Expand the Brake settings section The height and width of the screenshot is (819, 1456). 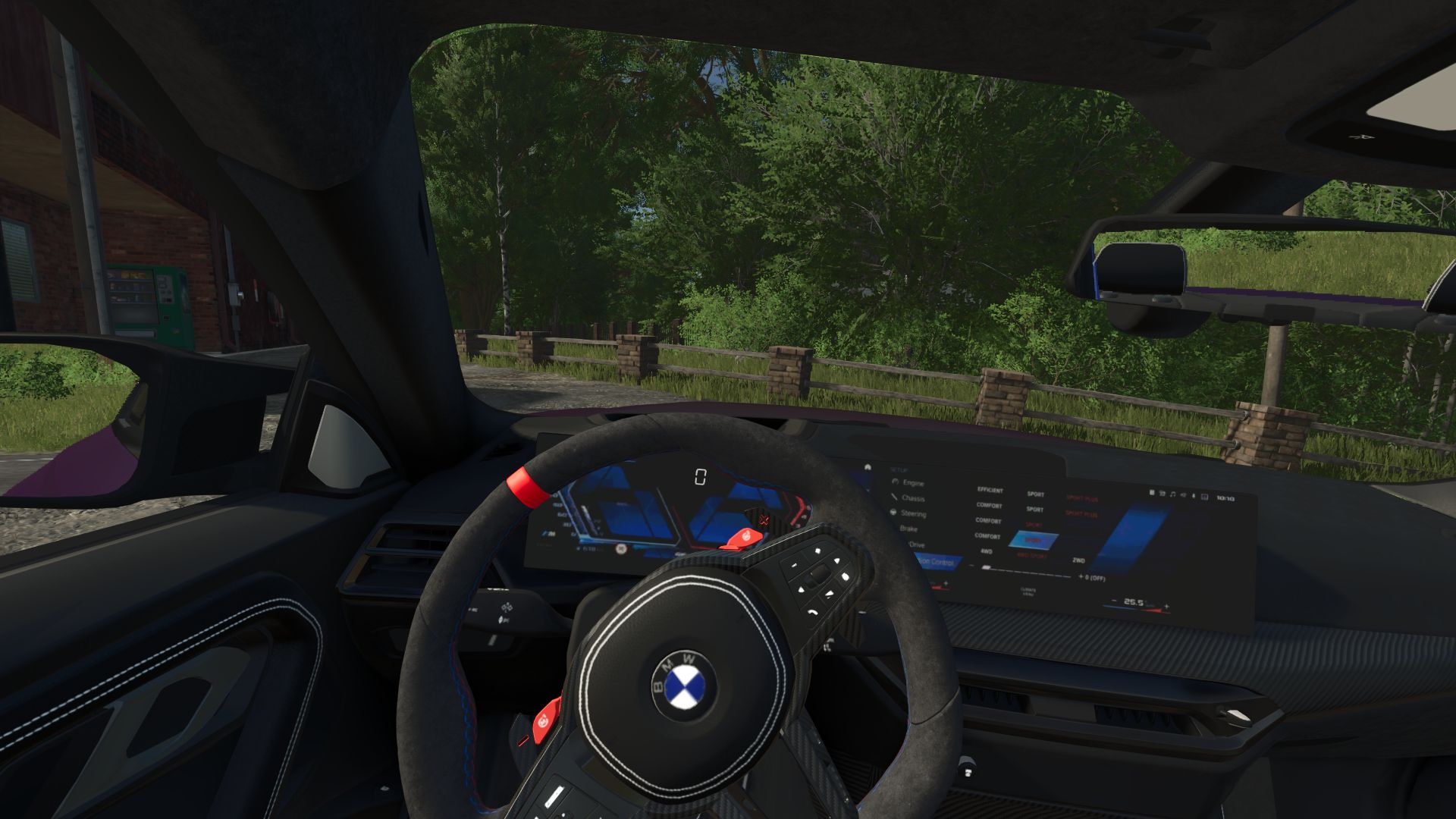[909, 529]
